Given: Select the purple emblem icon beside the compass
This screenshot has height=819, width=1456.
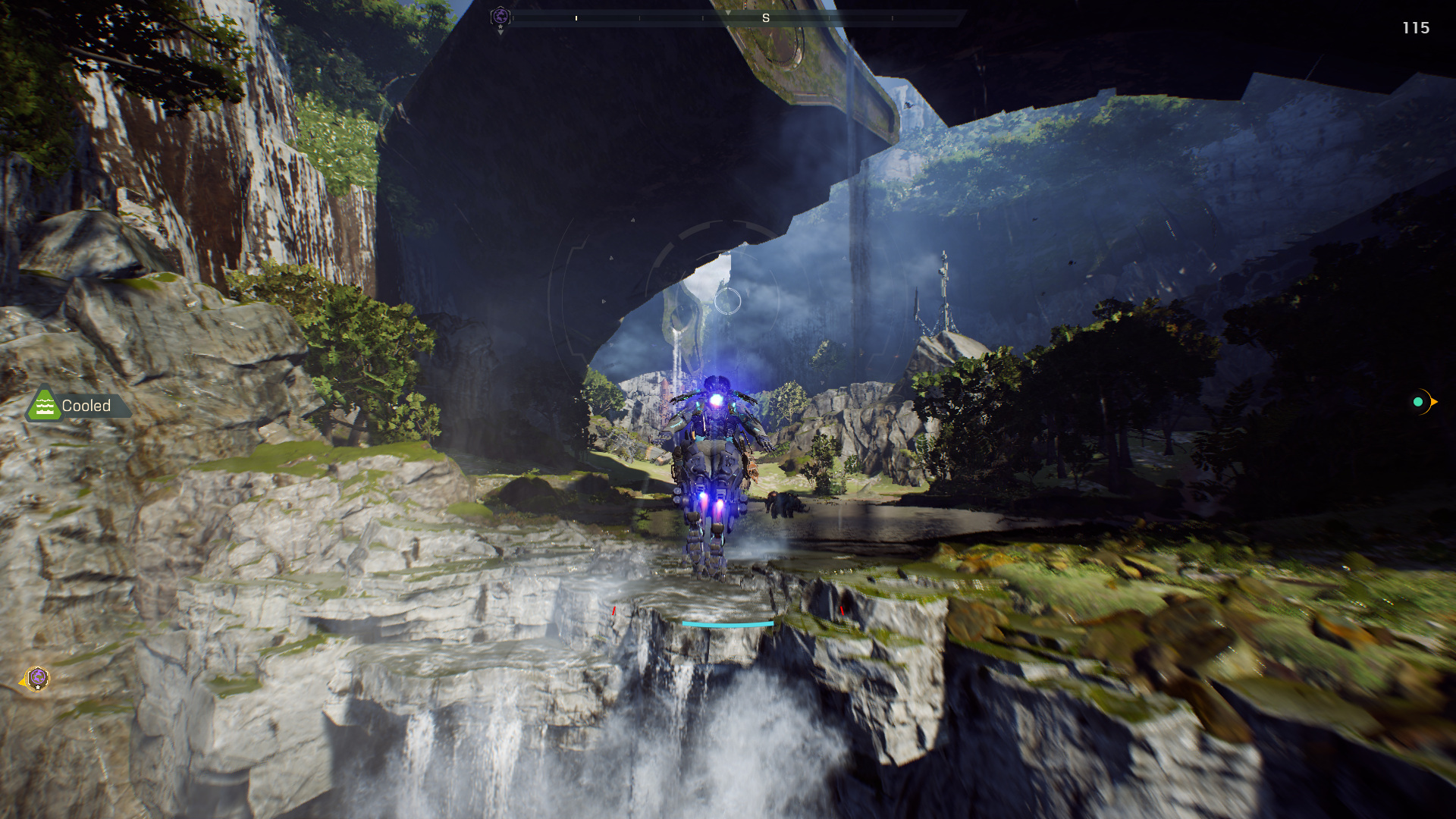Looking at the screenshot, I should pyautogui.click(x=500, y=17).
